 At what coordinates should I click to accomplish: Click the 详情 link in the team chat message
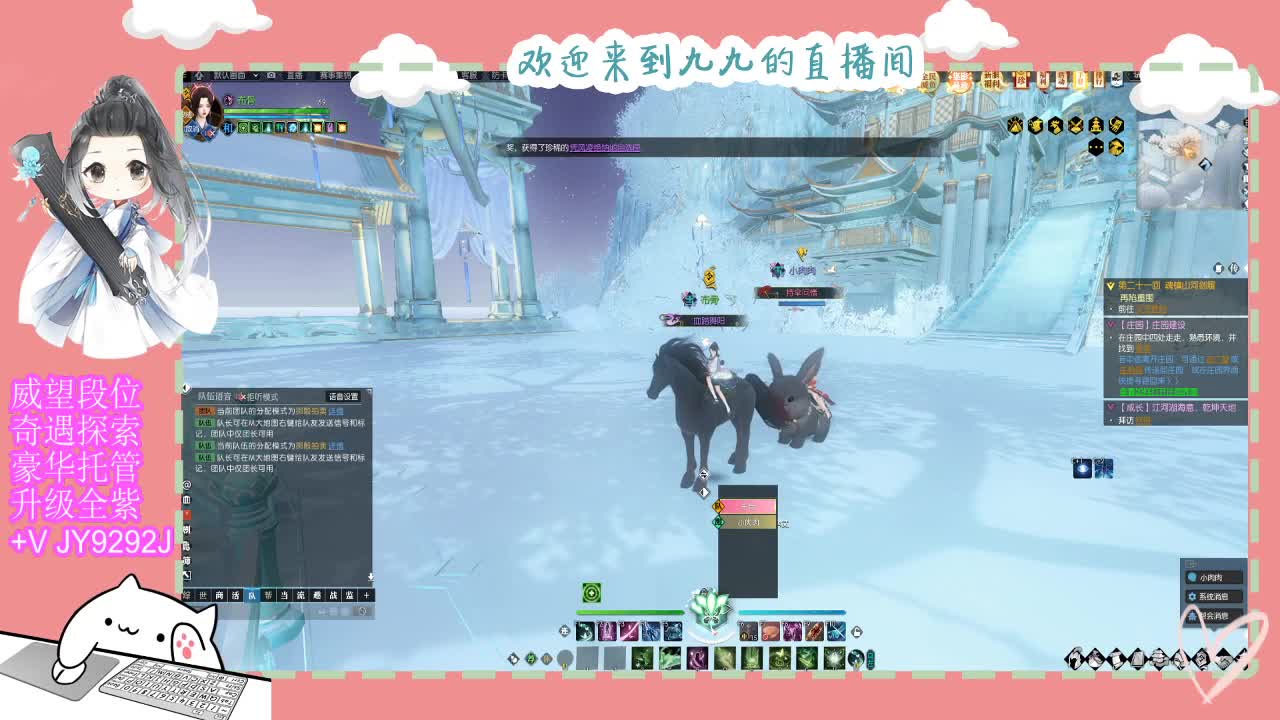[337, 412]
